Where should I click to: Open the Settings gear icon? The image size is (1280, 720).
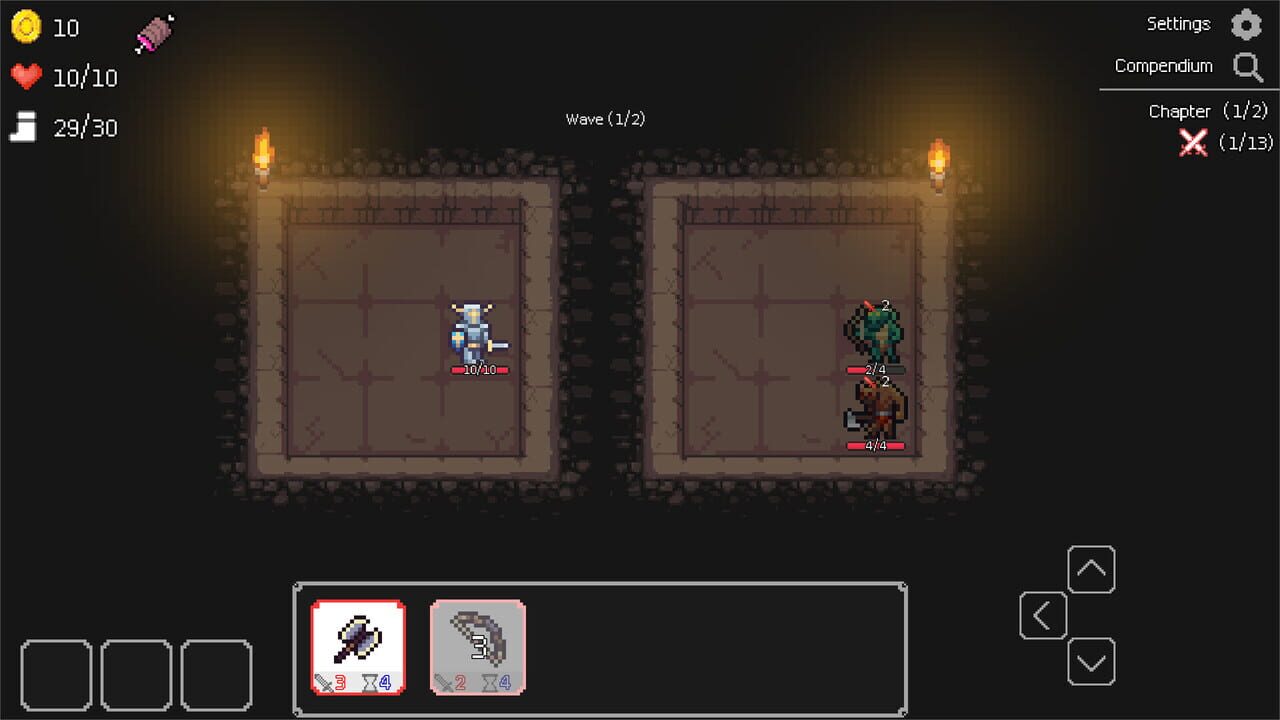tap(1246, 24)
